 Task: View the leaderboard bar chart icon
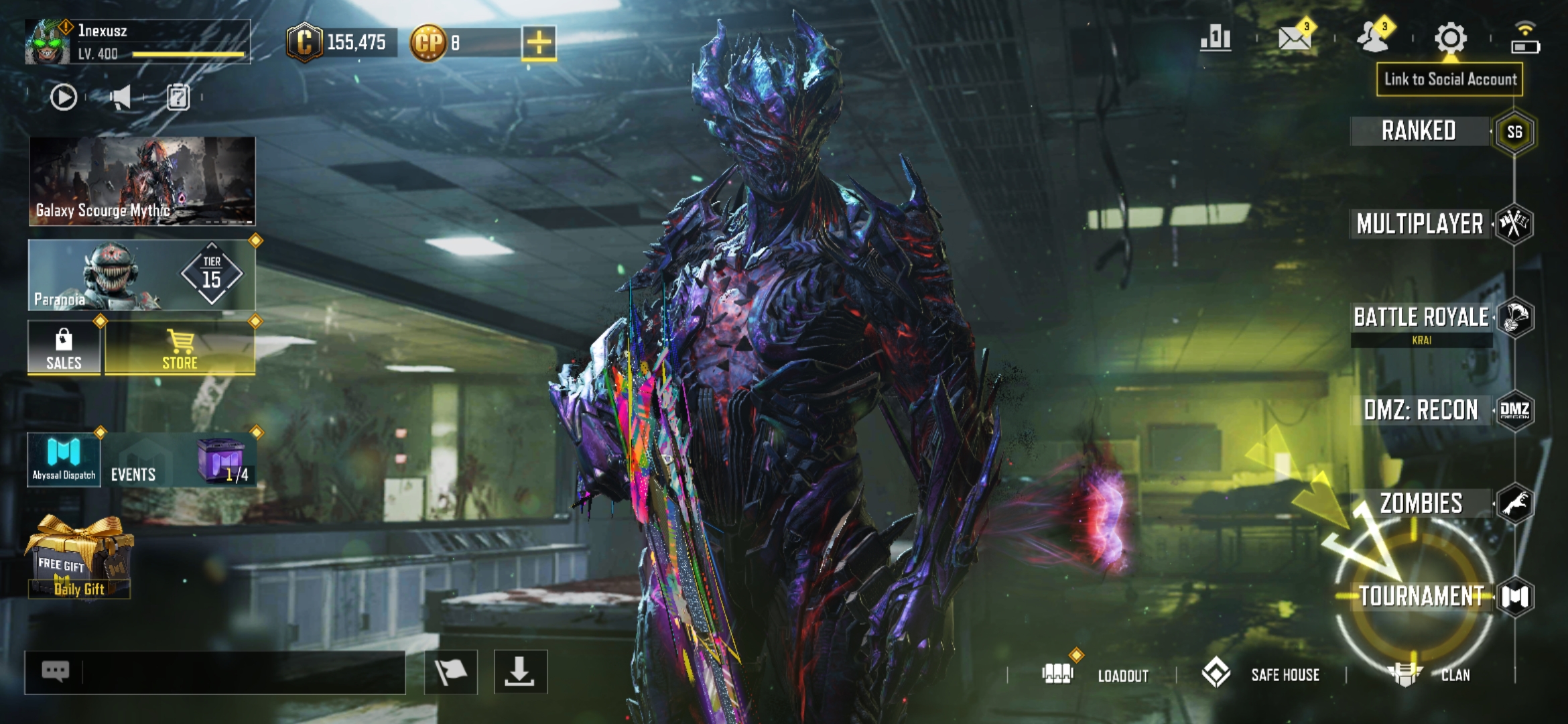1216,38
